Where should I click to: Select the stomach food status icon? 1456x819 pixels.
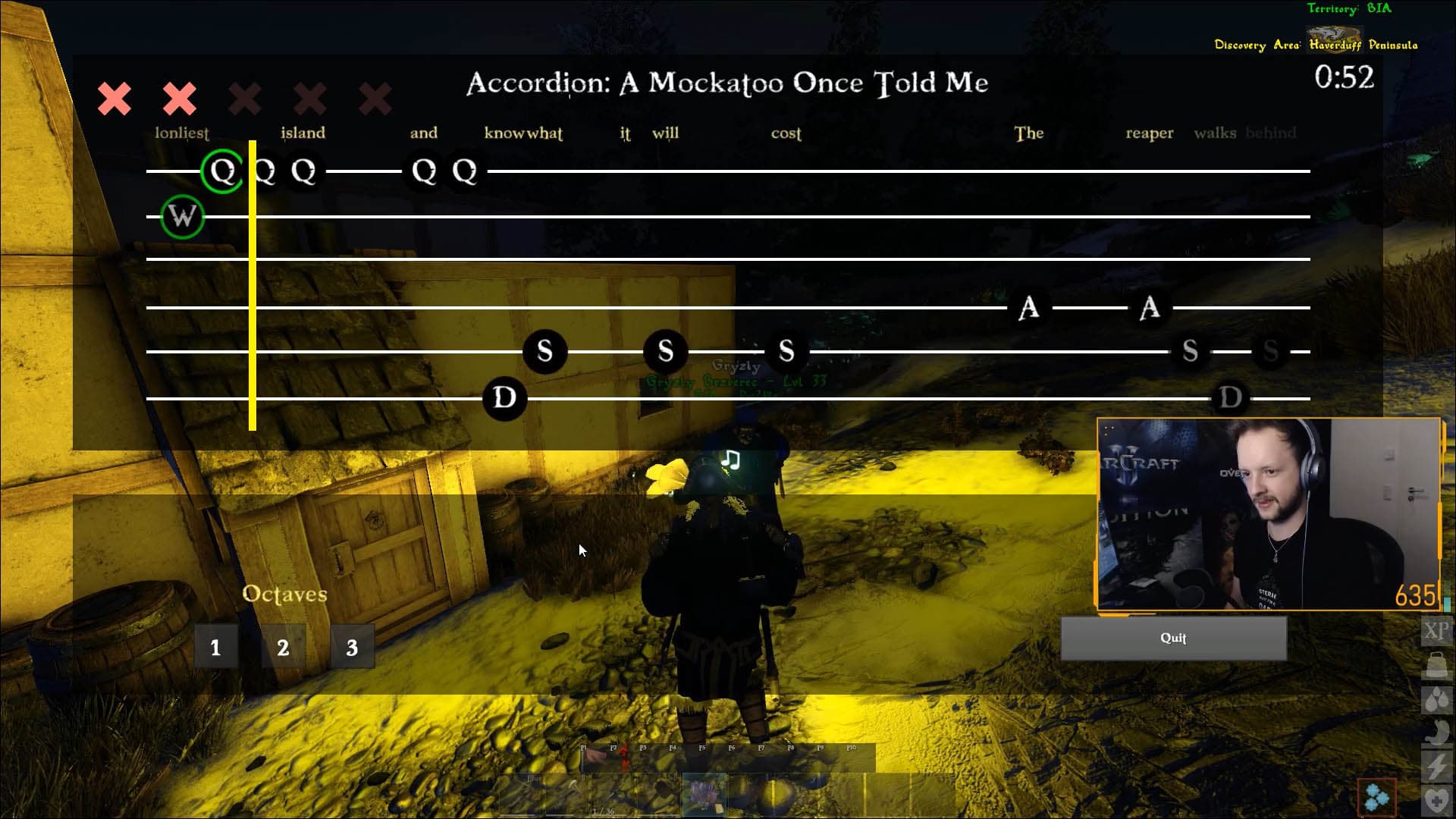pyautogui.click(x=1436, y=733)
